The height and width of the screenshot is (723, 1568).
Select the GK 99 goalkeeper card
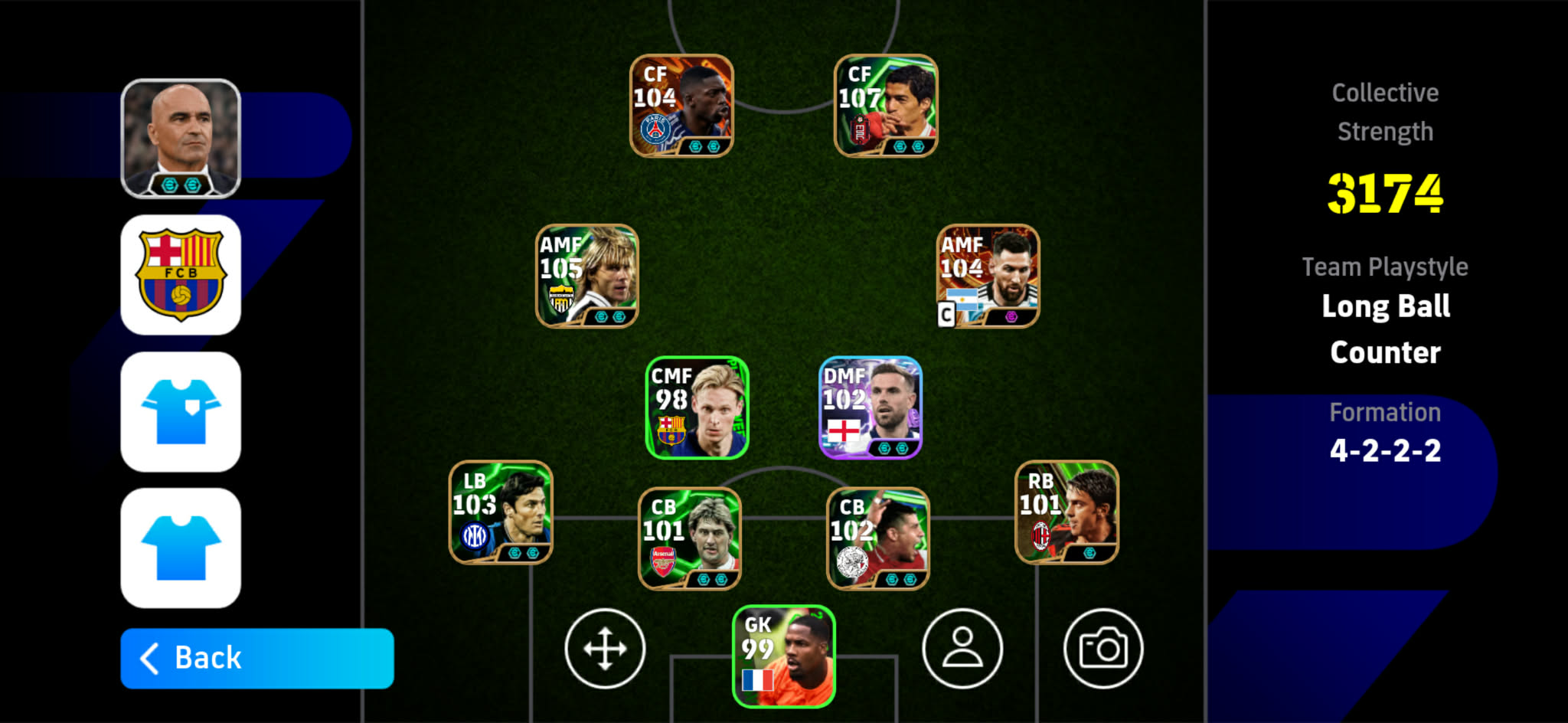pyautogui.click(x=782, y=660)
